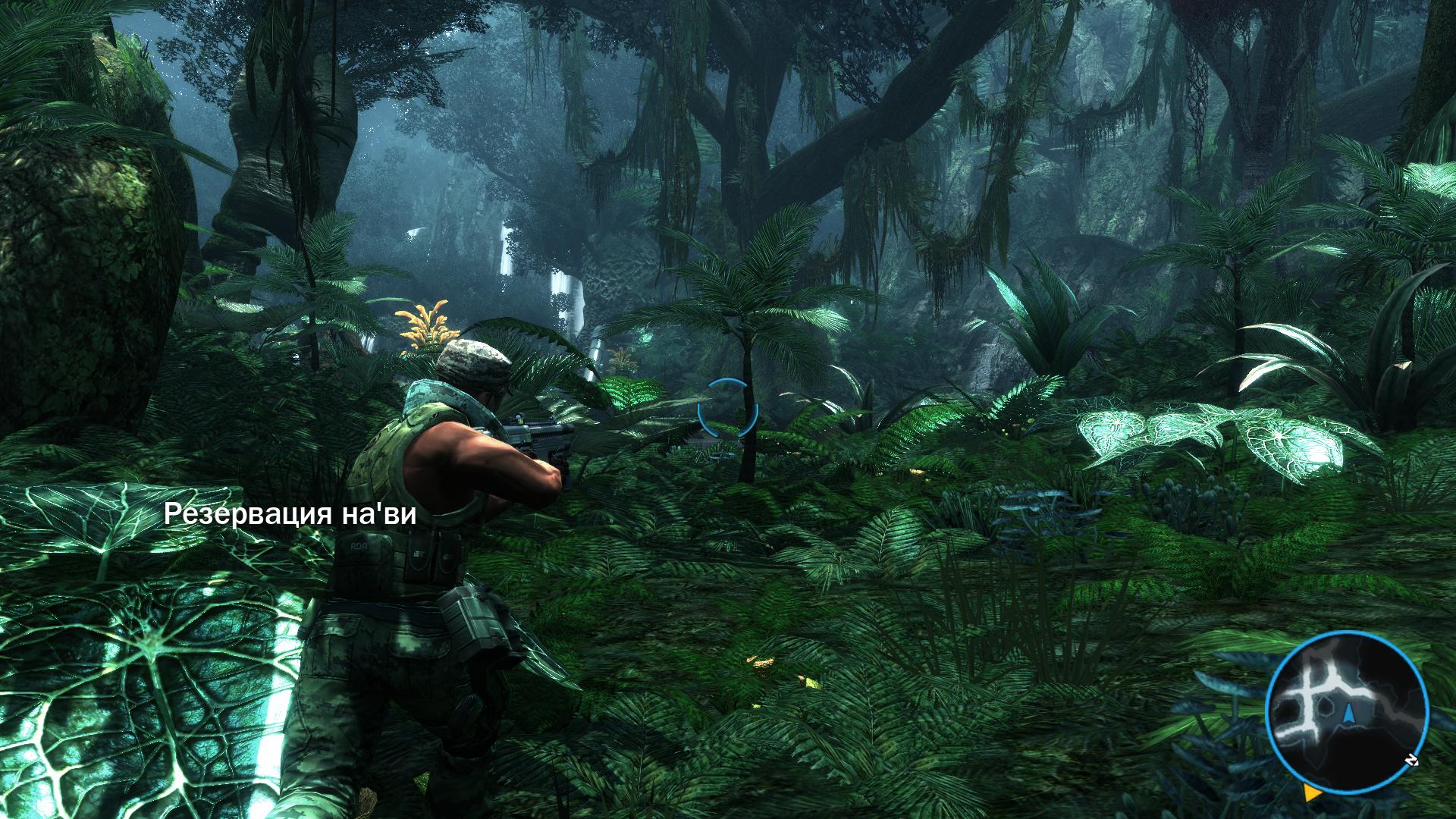The height and width of the screenshot is (819, 1456).
Task: Select the yellow objective arrow on minimap edge
Action: click(1311, 792)
